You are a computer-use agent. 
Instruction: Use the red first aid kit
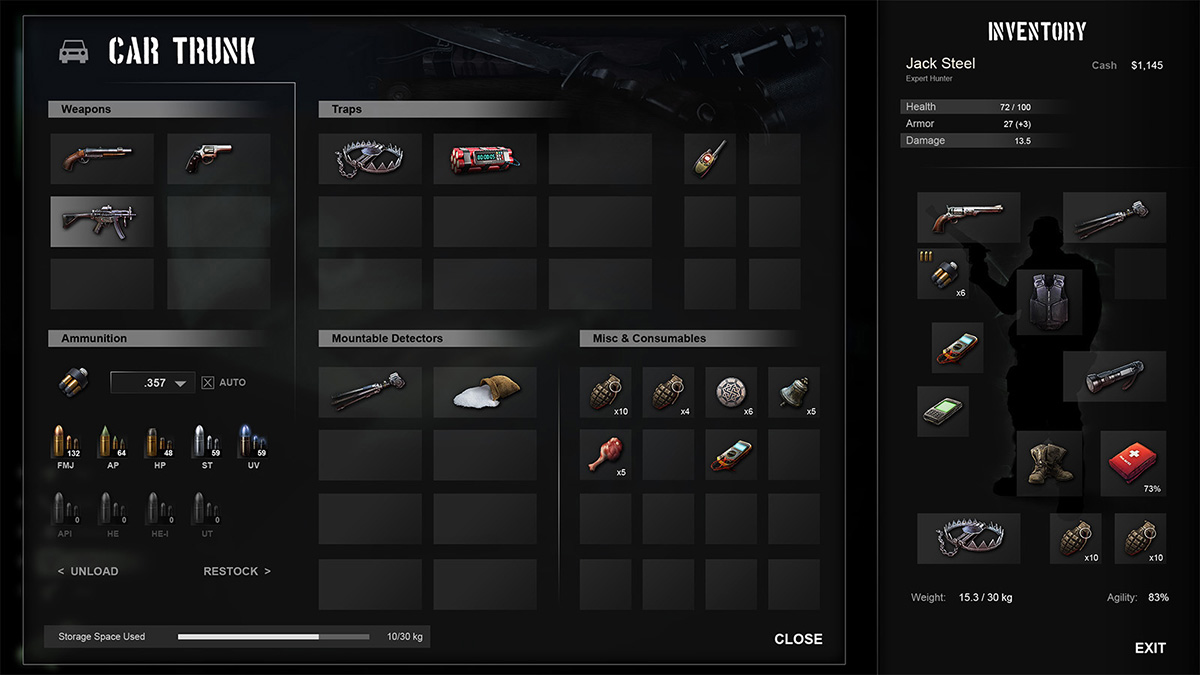(1133, 464)
